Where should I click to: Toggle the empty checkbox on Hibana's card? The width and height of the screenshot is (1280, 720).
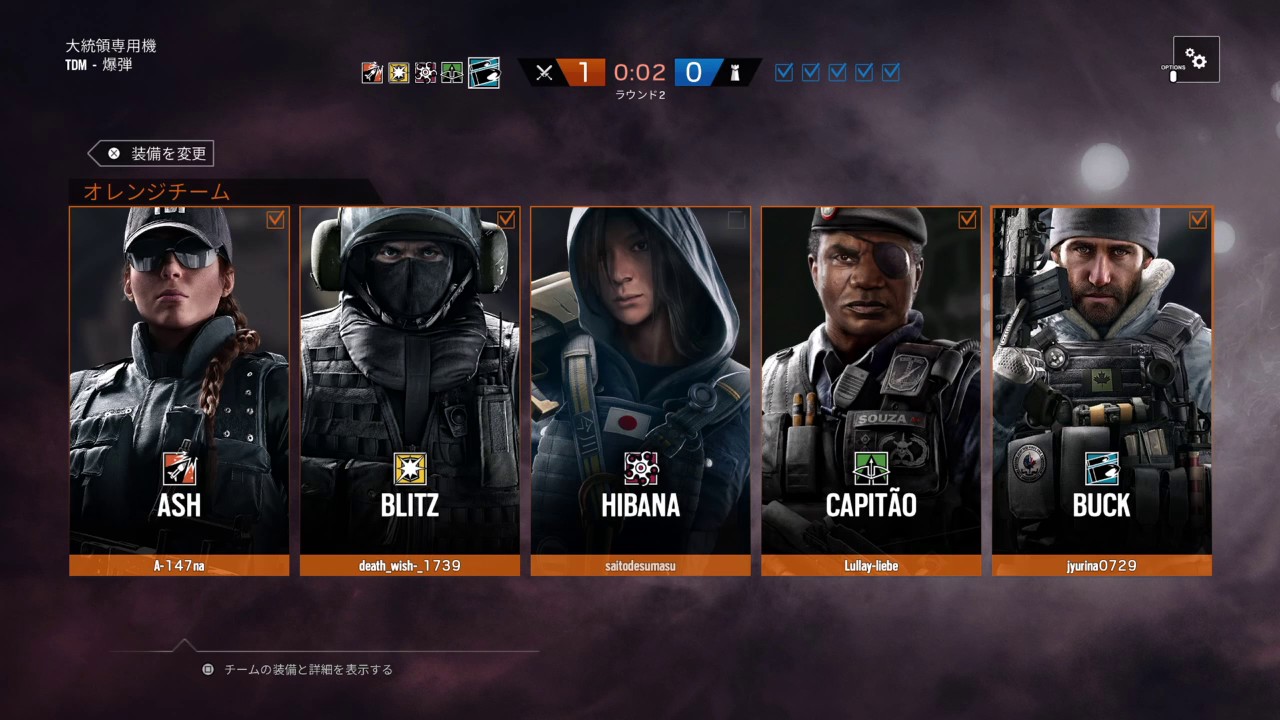coord(737,220)
